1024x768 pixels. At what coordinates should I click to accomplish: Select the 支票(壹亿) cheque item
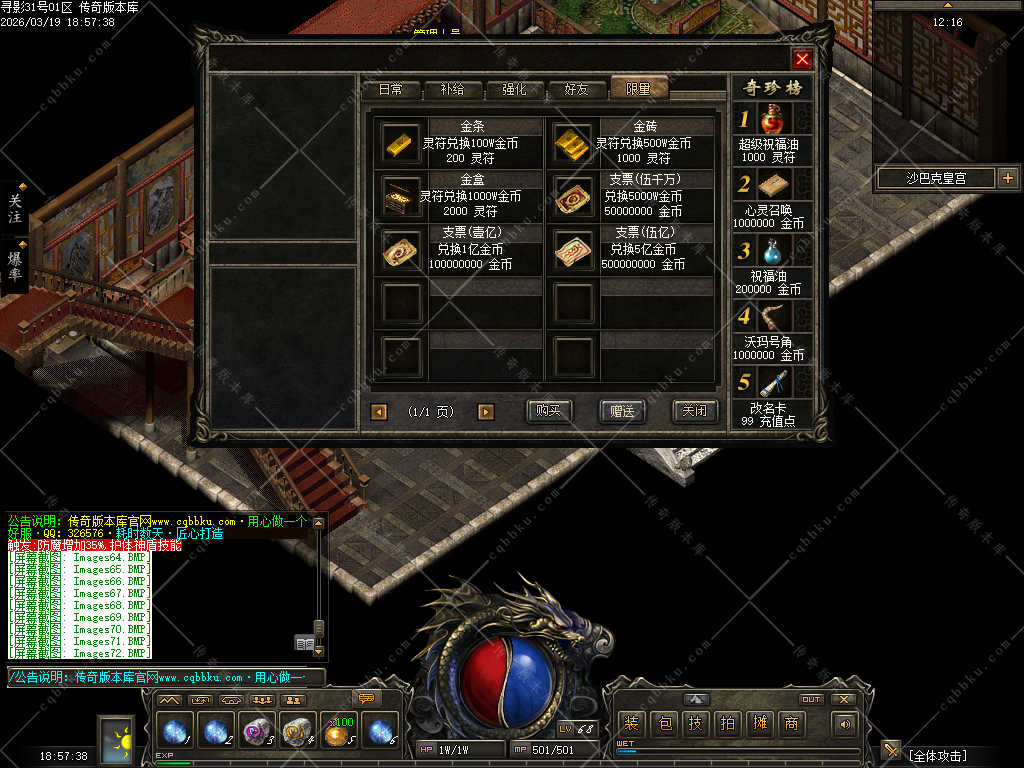tap(402, 250)
